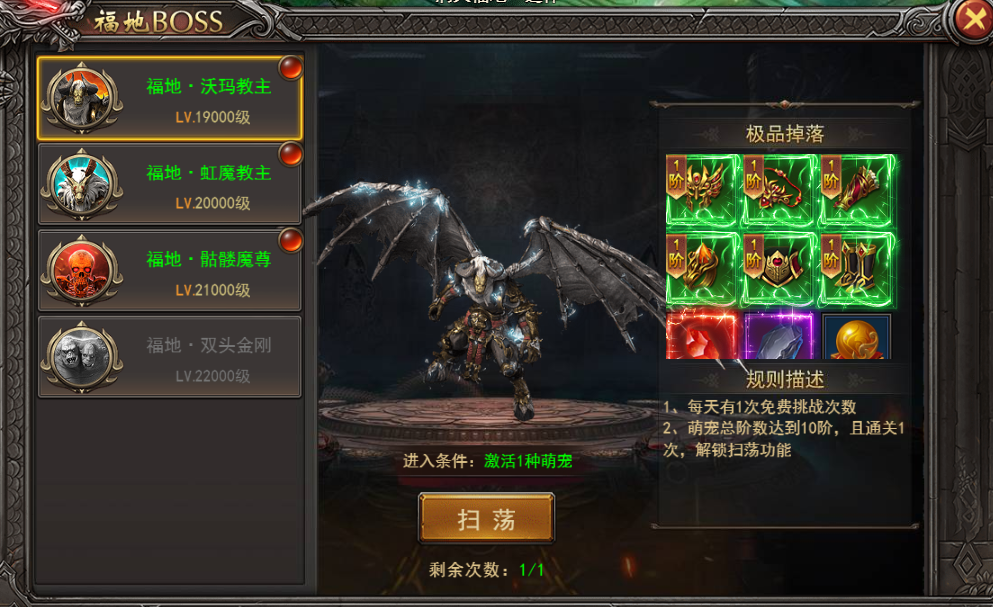The width and height of the screenshot is (993, 607).
Task: Check the golden orb drop item
Action: [x=856, y=336]
